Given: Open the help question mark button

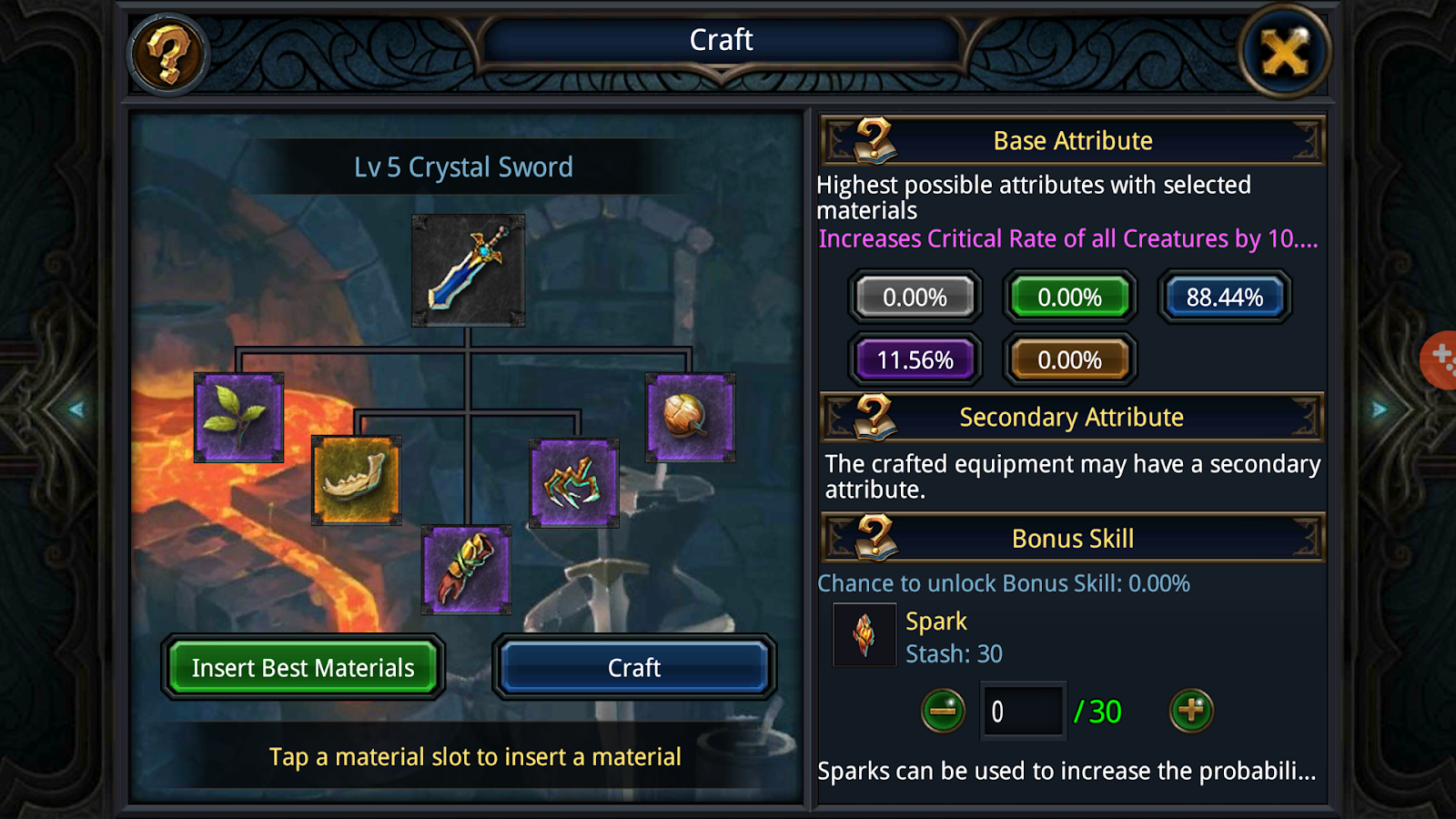Looking at the screenshot, I should pos(168,55).
